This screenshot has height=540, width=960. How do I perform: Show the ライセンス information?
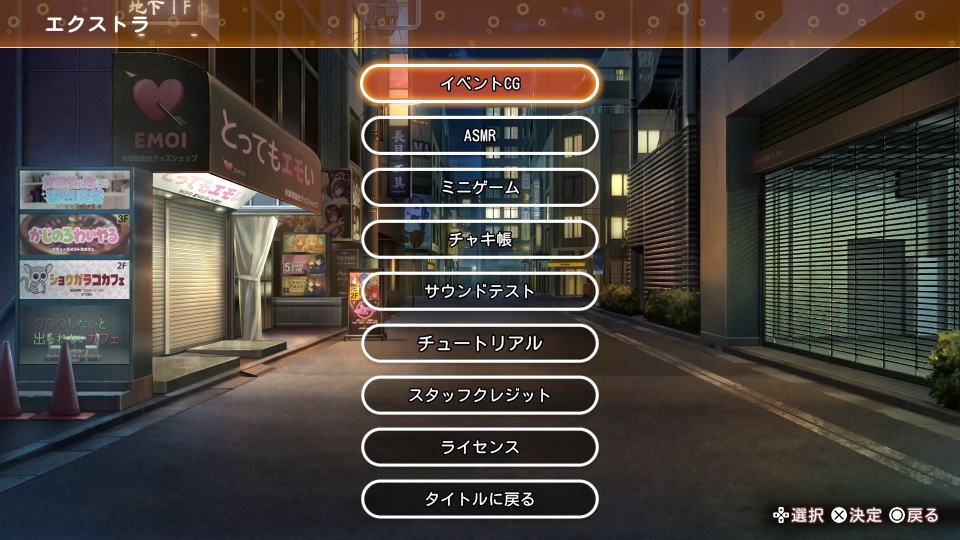click(x=479, y=447)
